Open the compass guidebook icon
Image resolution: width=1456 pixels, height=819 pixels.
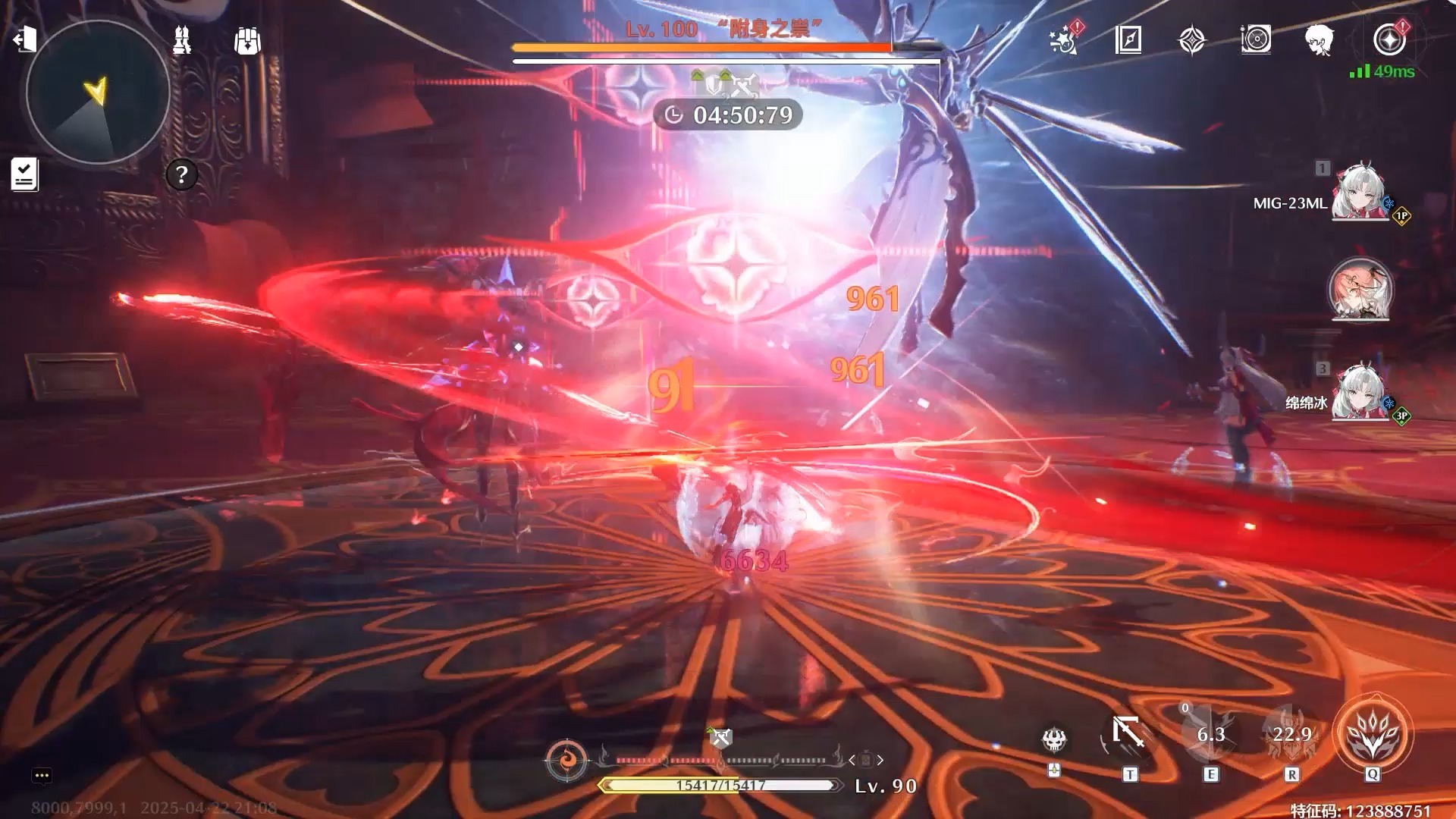[x=1128, y=39]
